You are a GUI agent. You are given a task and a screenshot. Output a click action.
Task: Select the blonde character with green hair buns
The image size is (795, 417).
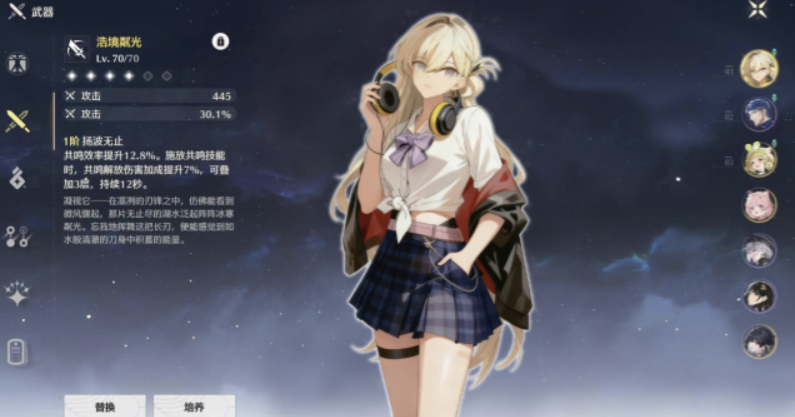pos(760,160)
